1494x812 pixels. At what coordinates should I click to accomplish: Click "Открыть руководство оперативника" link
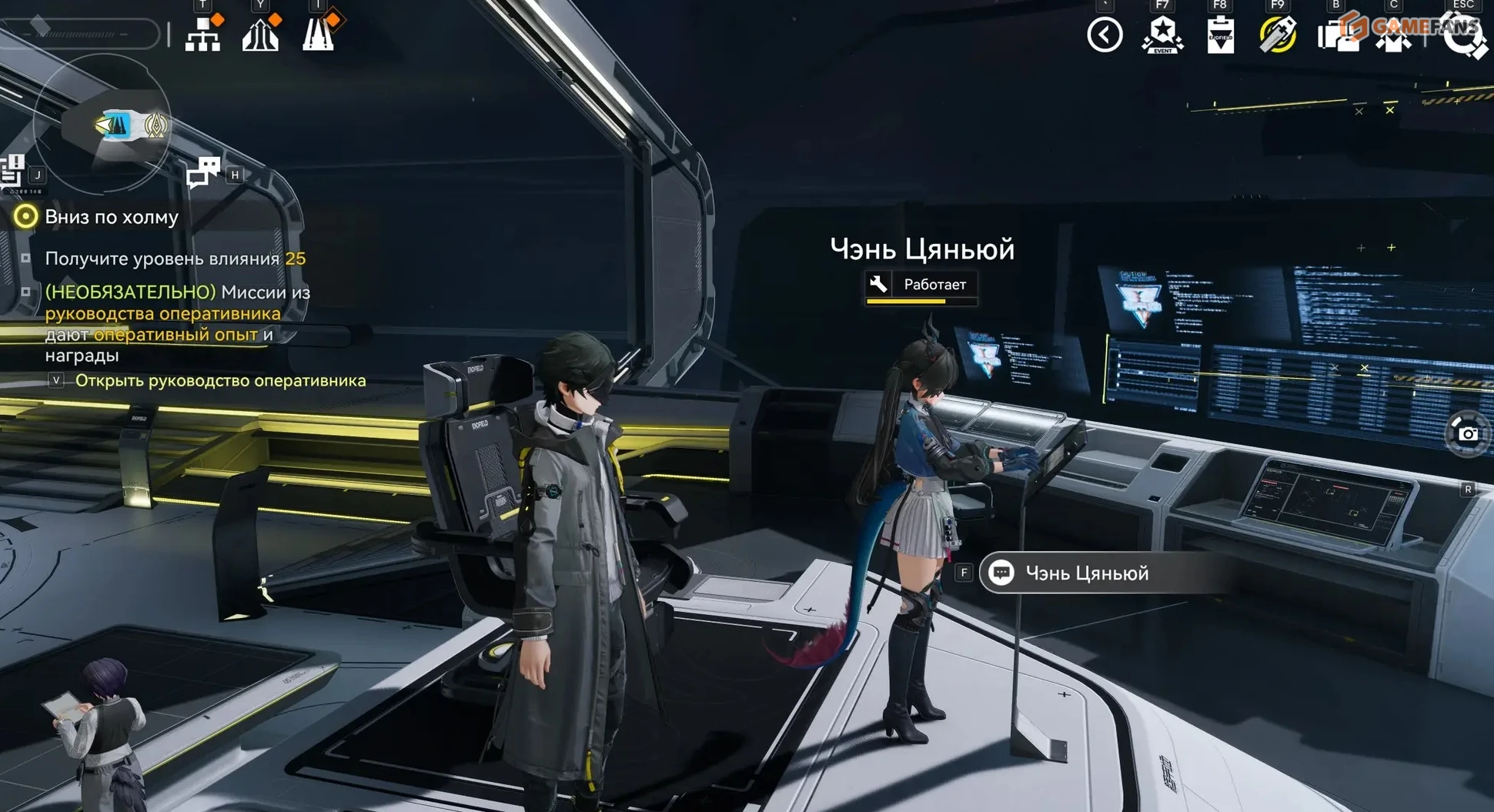coord(220,381)
